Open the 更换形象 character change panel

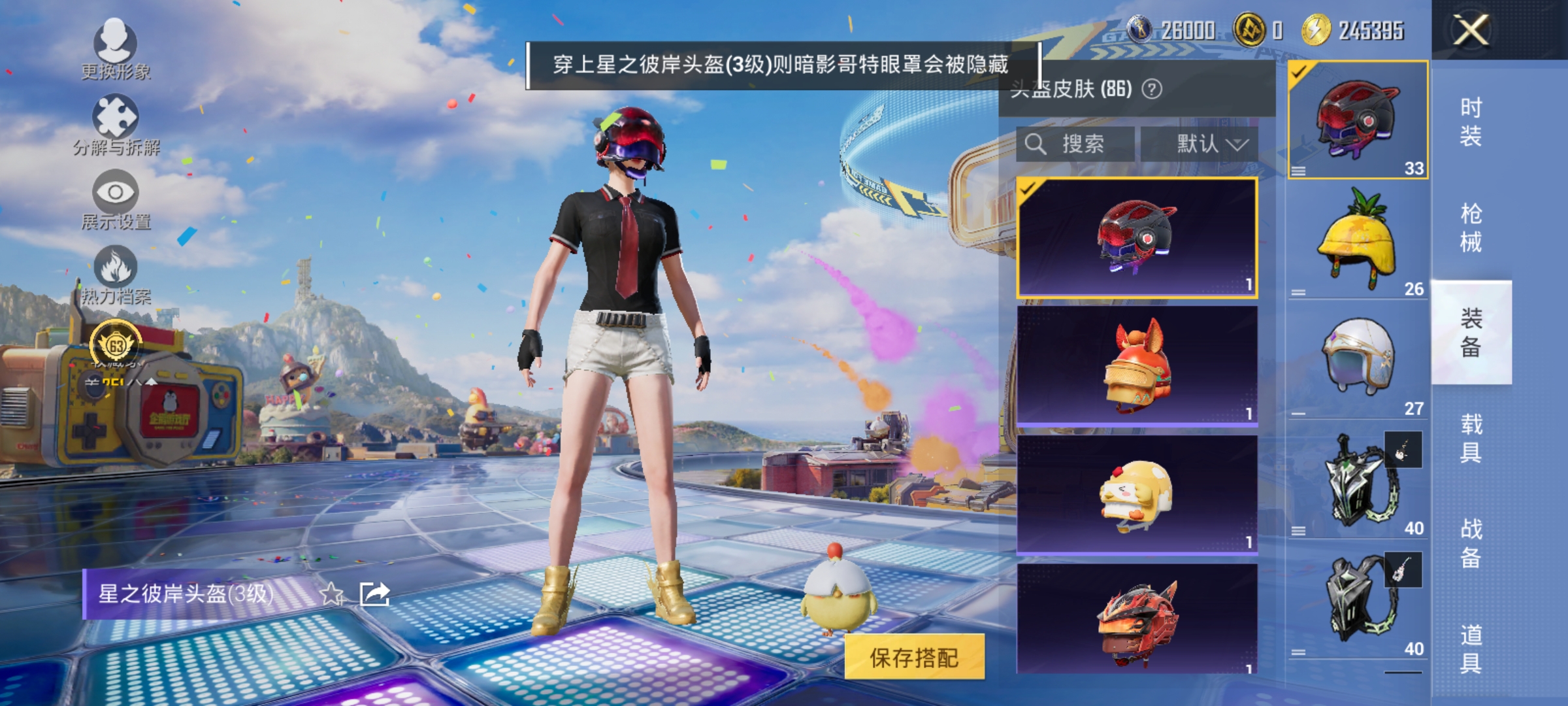click(116, 56)
